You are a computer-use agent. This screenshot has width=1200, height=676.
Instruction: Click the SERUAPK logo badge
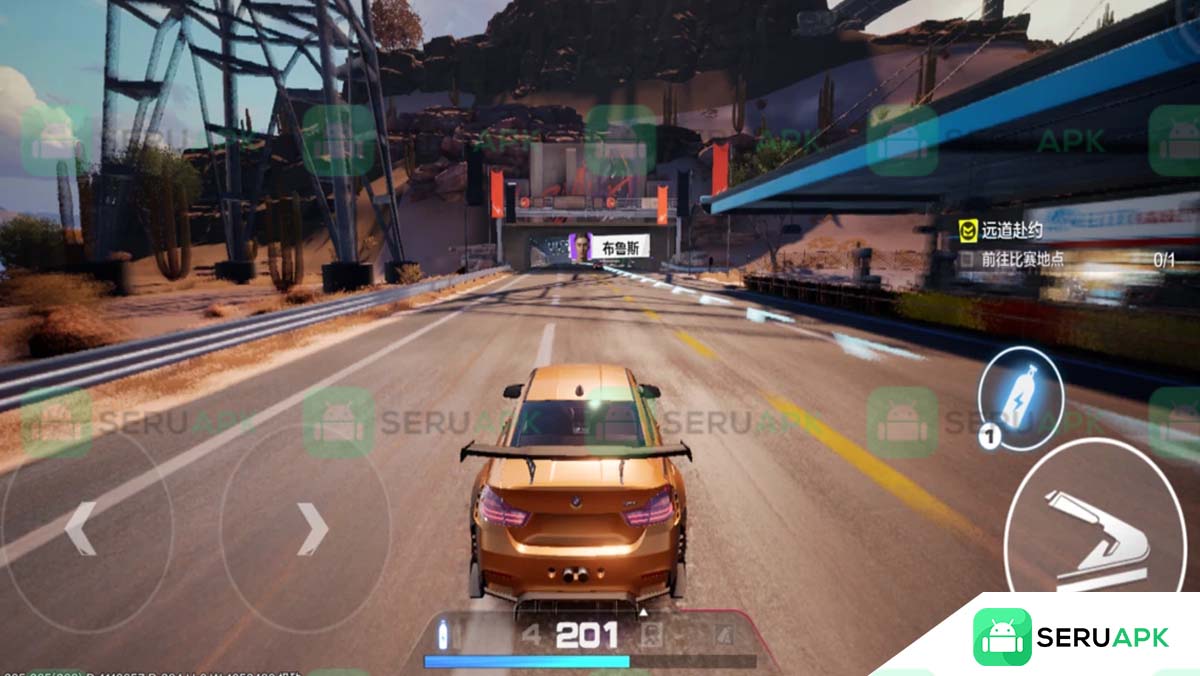[1070, 636]
